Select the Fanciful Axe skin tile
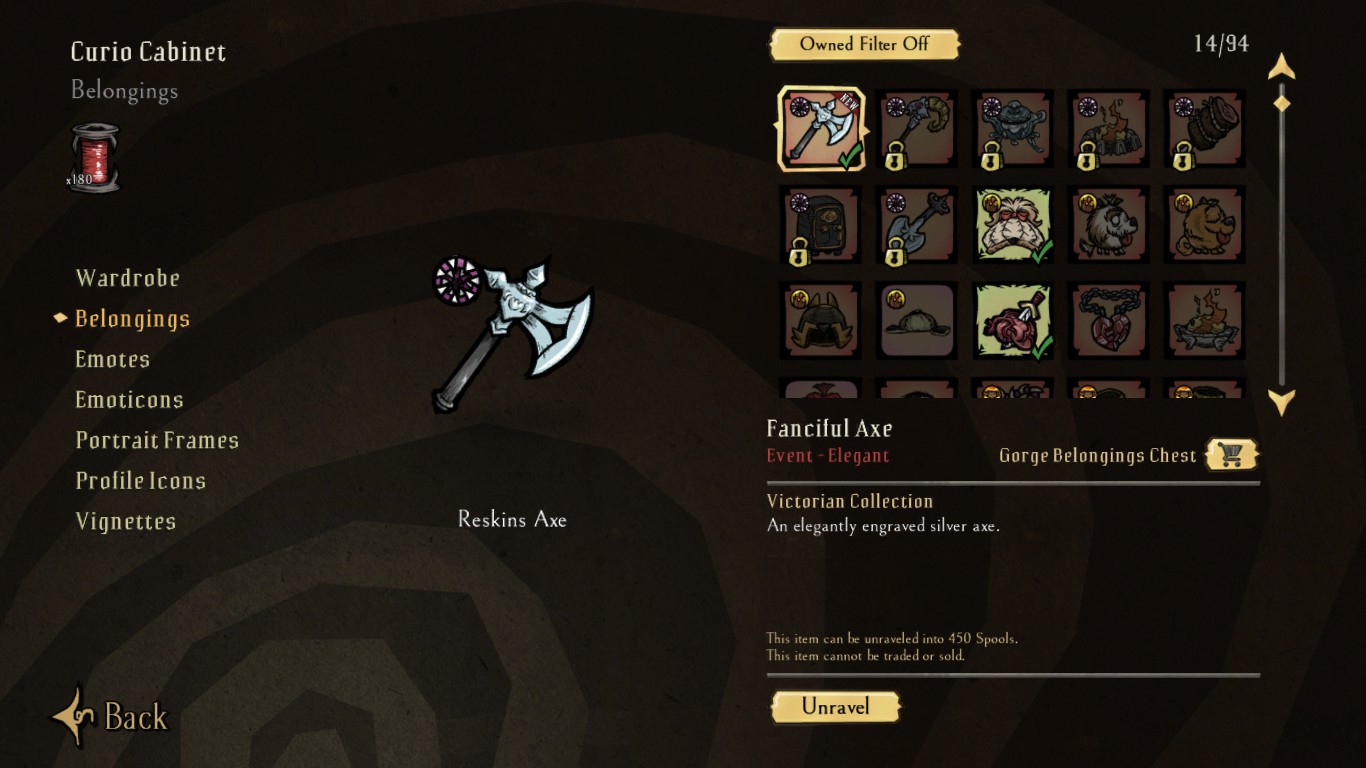The height and width of the screenshot is (768, 1366). click(821, 129)
